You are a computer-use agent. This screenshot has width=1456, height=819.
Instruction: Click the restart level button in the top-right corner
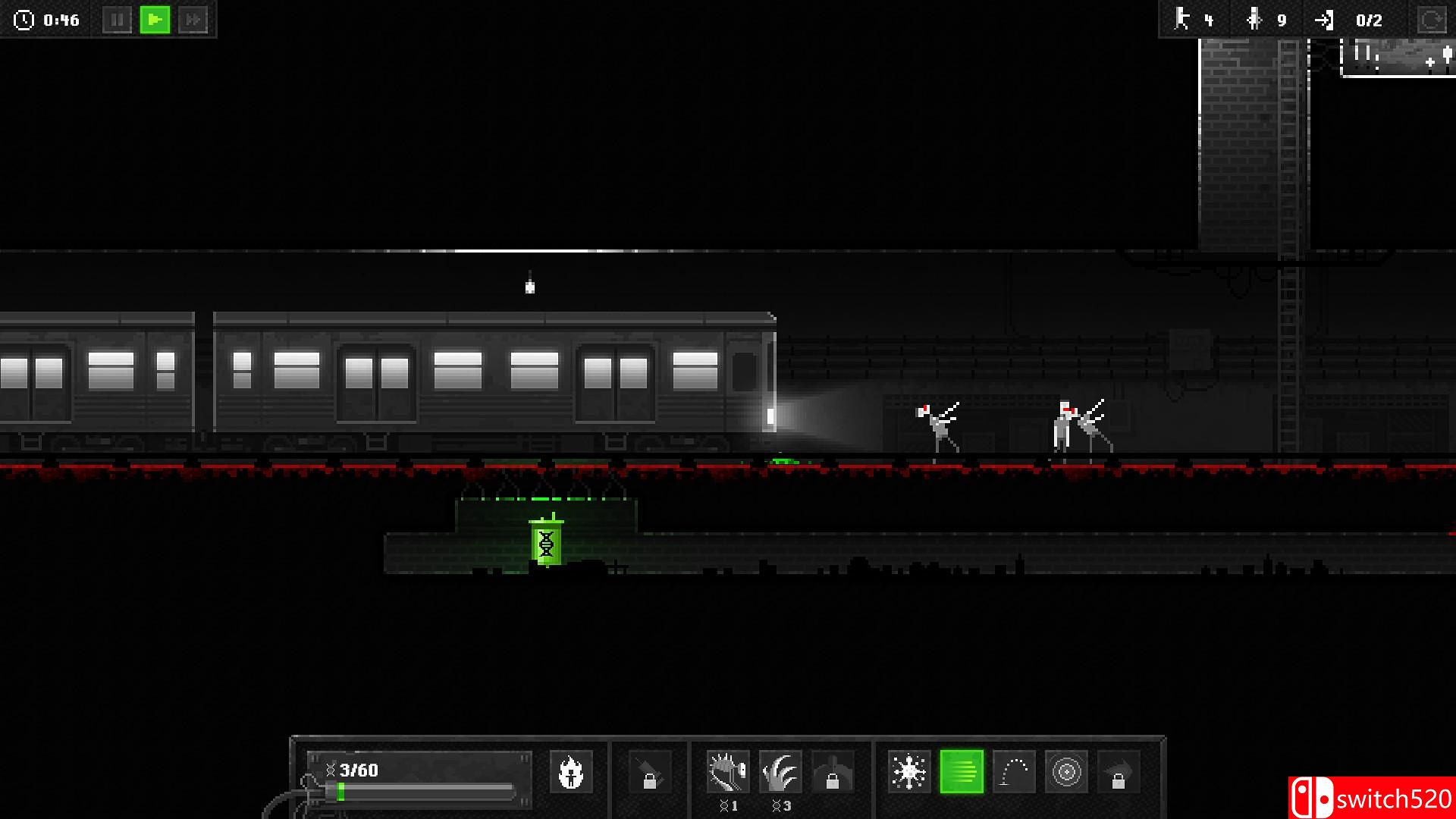pyautogui.click(x=1432, y=20)
